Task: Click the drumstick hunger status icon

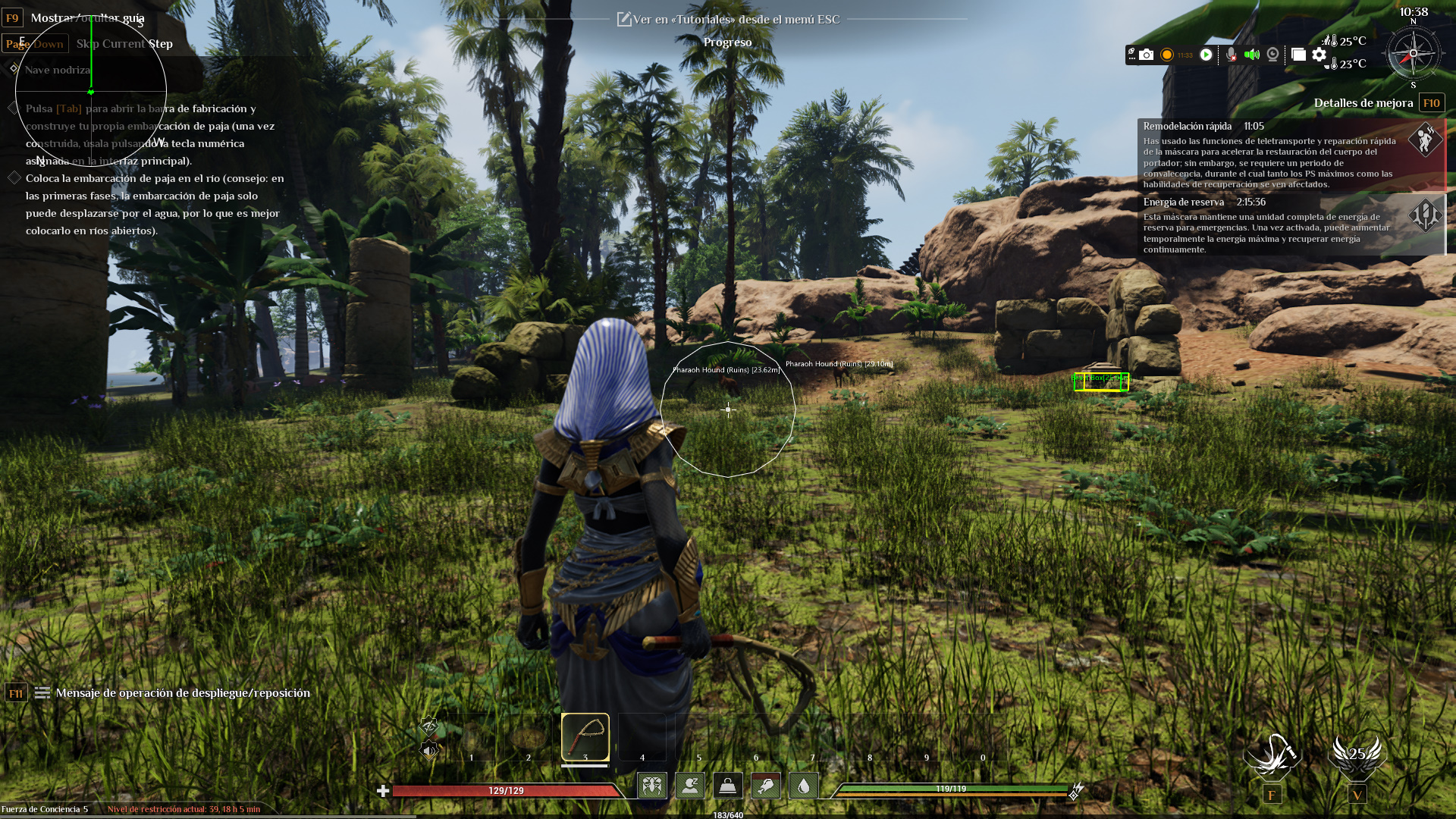Action: pyautogui.click(x=766, y=786)
